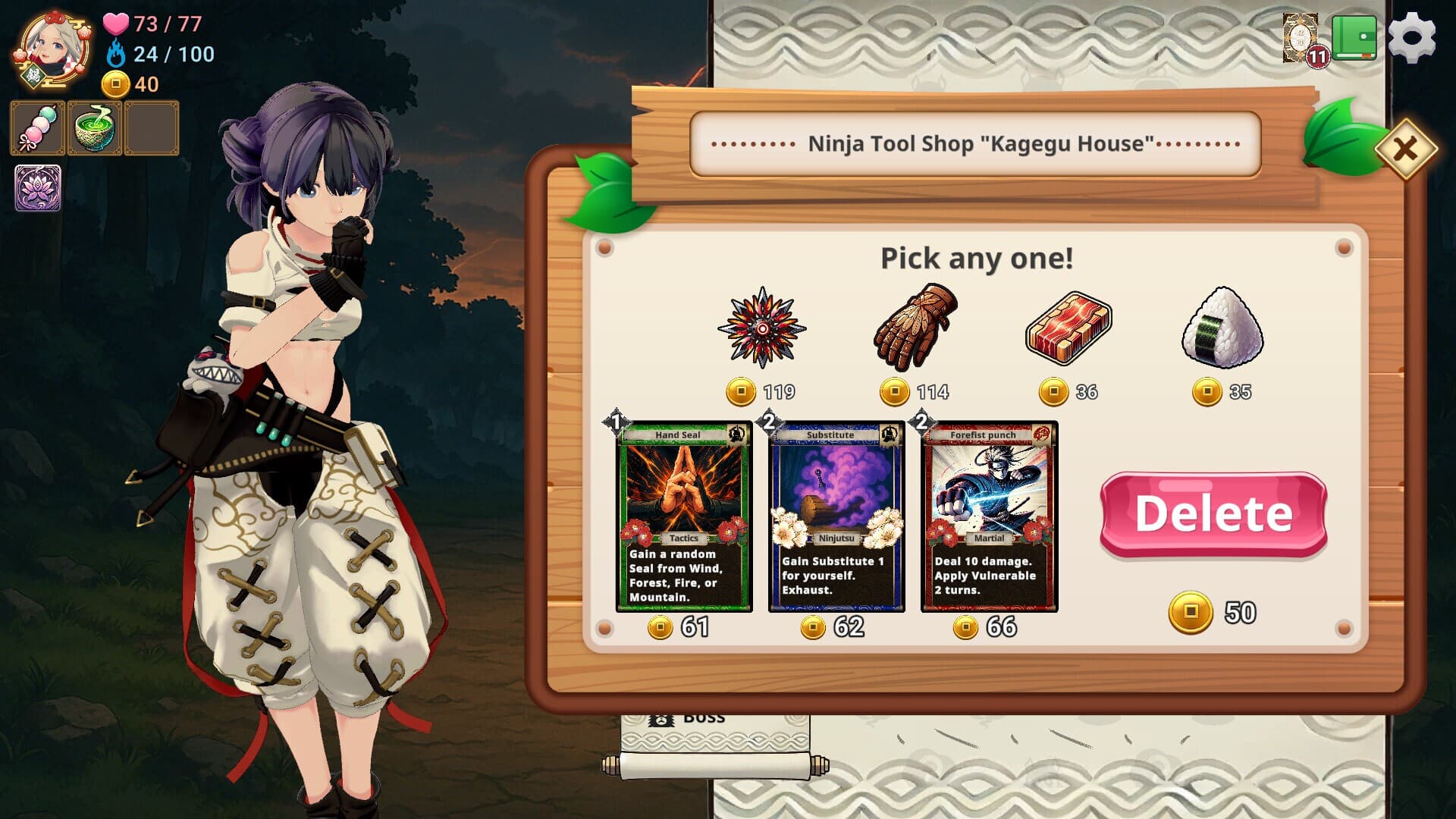The width and height of the screenshot is (1456, 819).
Task: Pick the Forefist punch card
Action: [989, 516]
